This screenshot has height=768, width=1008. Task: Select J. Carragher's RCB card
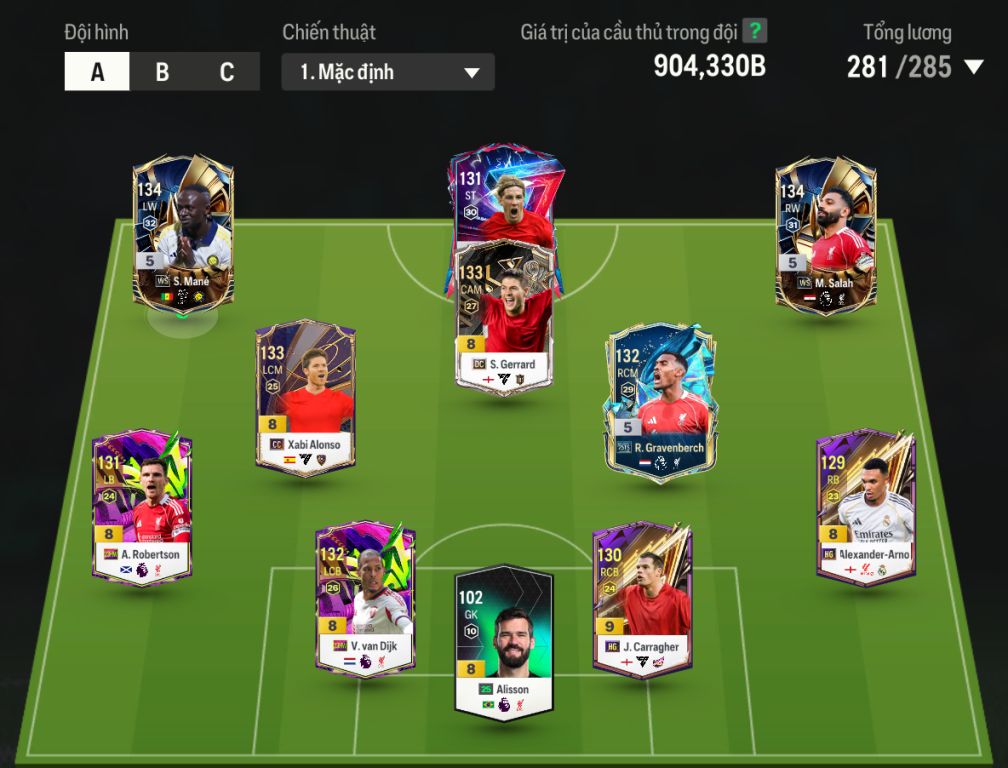click(x=642, y=598)
